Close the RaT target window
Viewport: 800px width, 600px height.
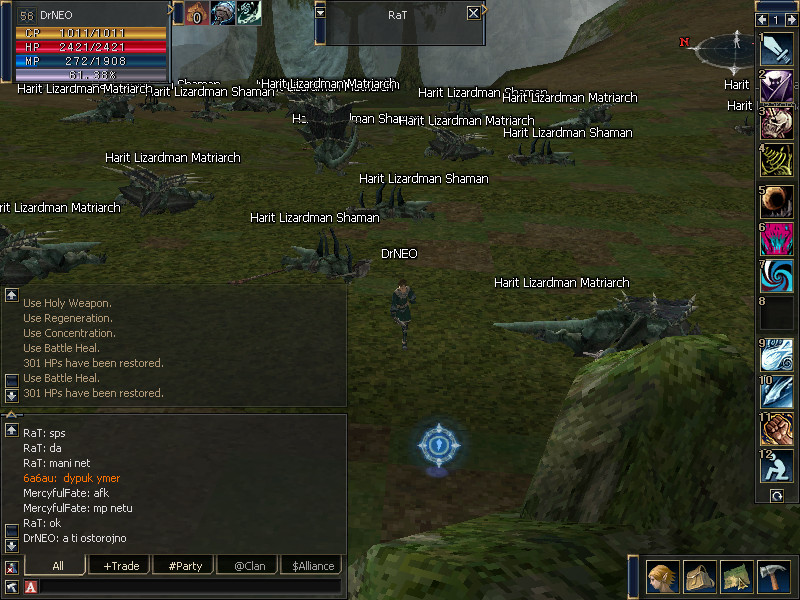click(x=473, y=13)
